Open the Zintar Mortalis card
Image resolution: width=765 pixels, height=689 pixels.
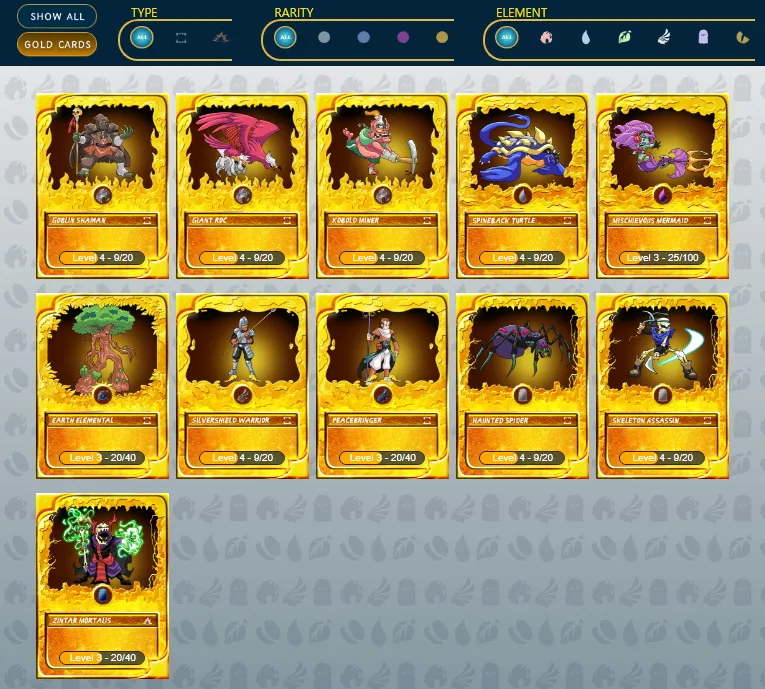(102, 585)
